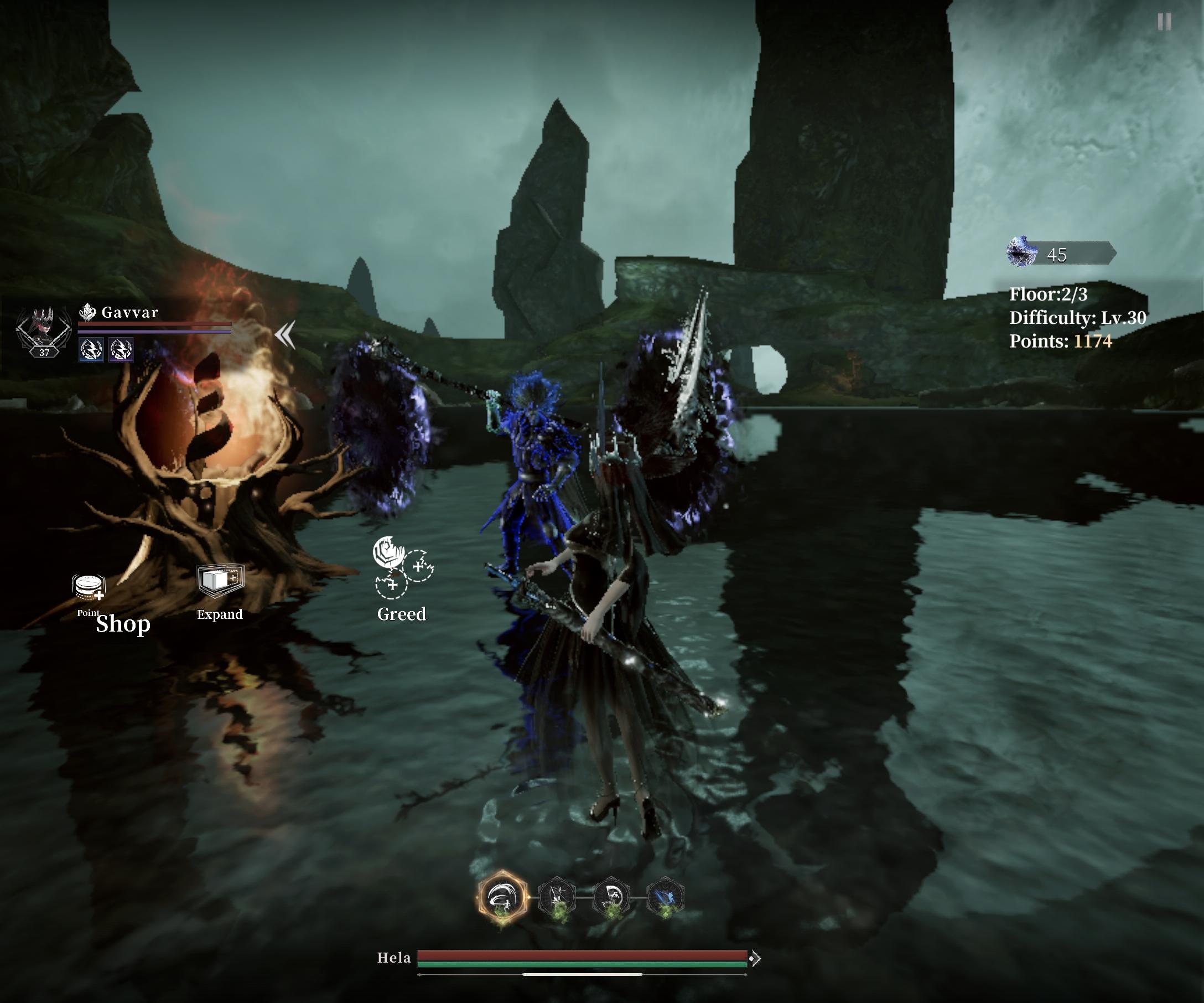
Task: Select the Expand box icon
Action: tap(220, 580)
